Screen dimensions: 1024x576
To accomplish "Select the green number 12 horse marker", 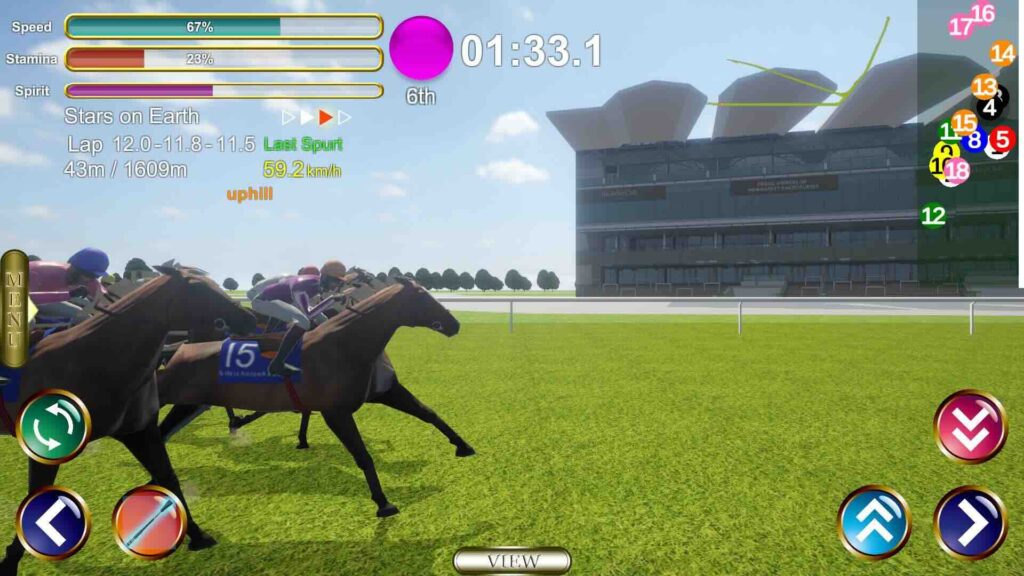I will 933,215.
